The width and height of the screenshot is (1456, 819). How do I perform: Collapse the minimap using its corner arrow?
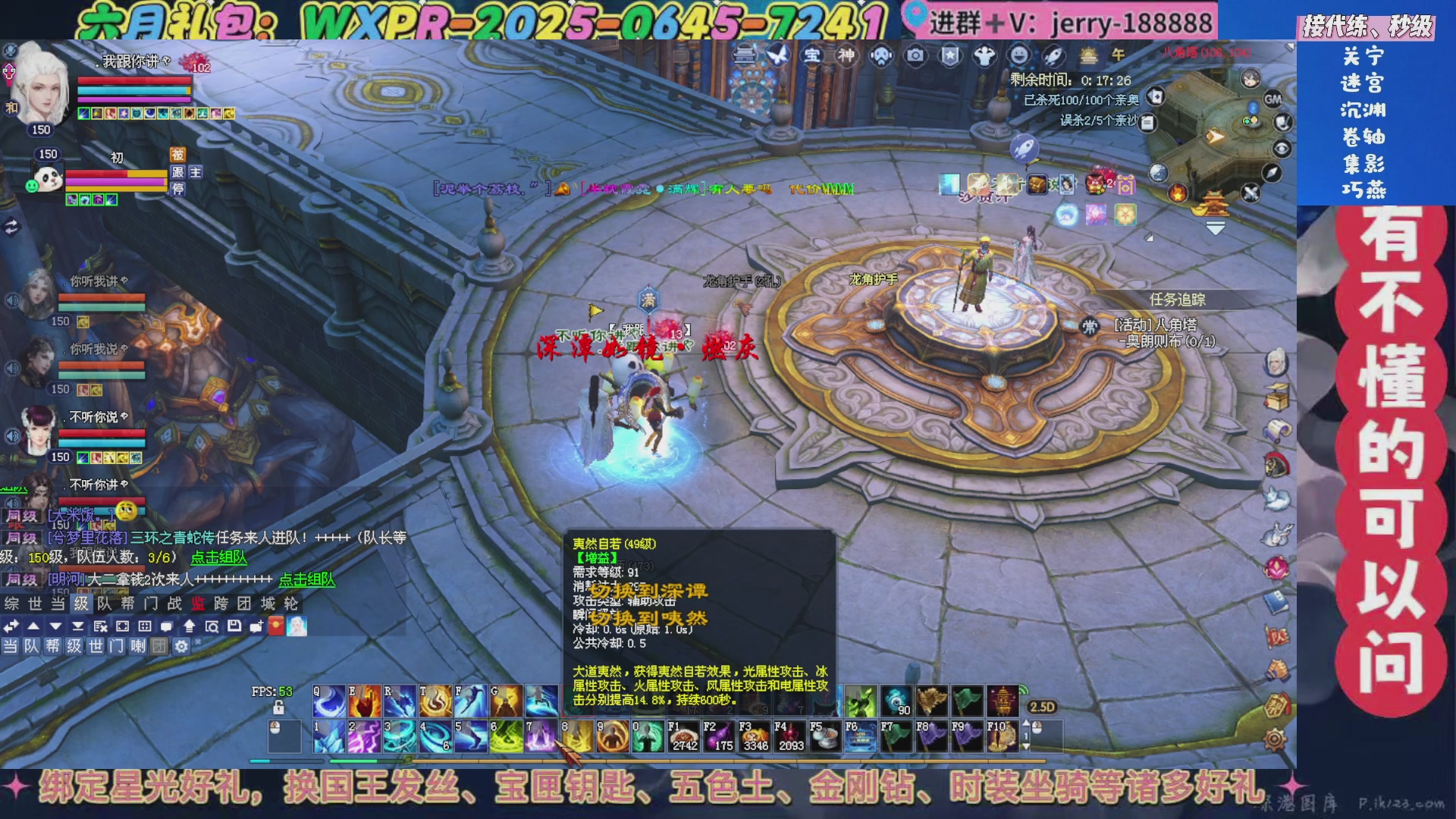(x=1217, y=228)
